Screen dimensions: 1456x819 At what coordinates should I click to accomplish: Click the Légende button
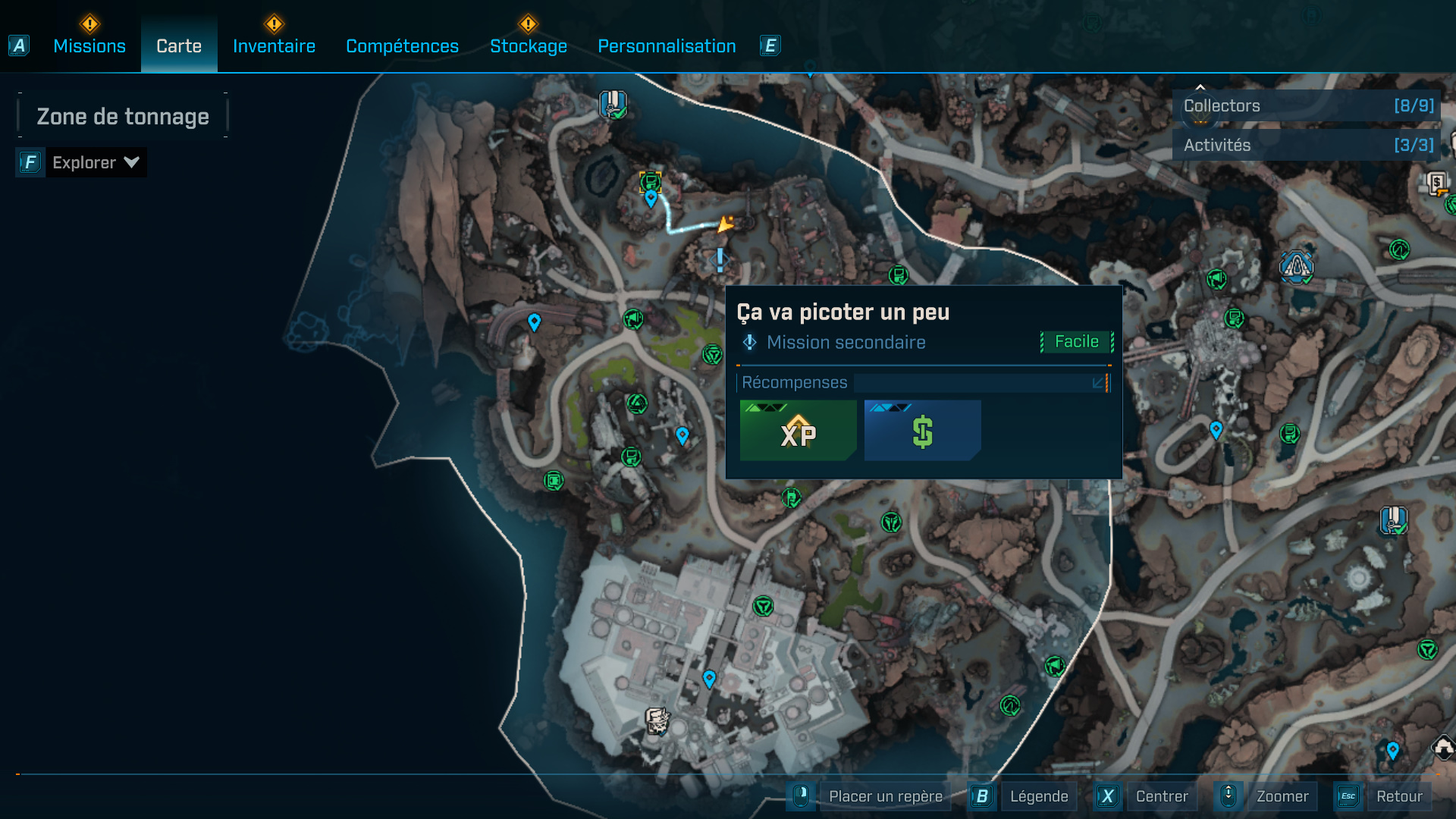[x=1039, y=795]
